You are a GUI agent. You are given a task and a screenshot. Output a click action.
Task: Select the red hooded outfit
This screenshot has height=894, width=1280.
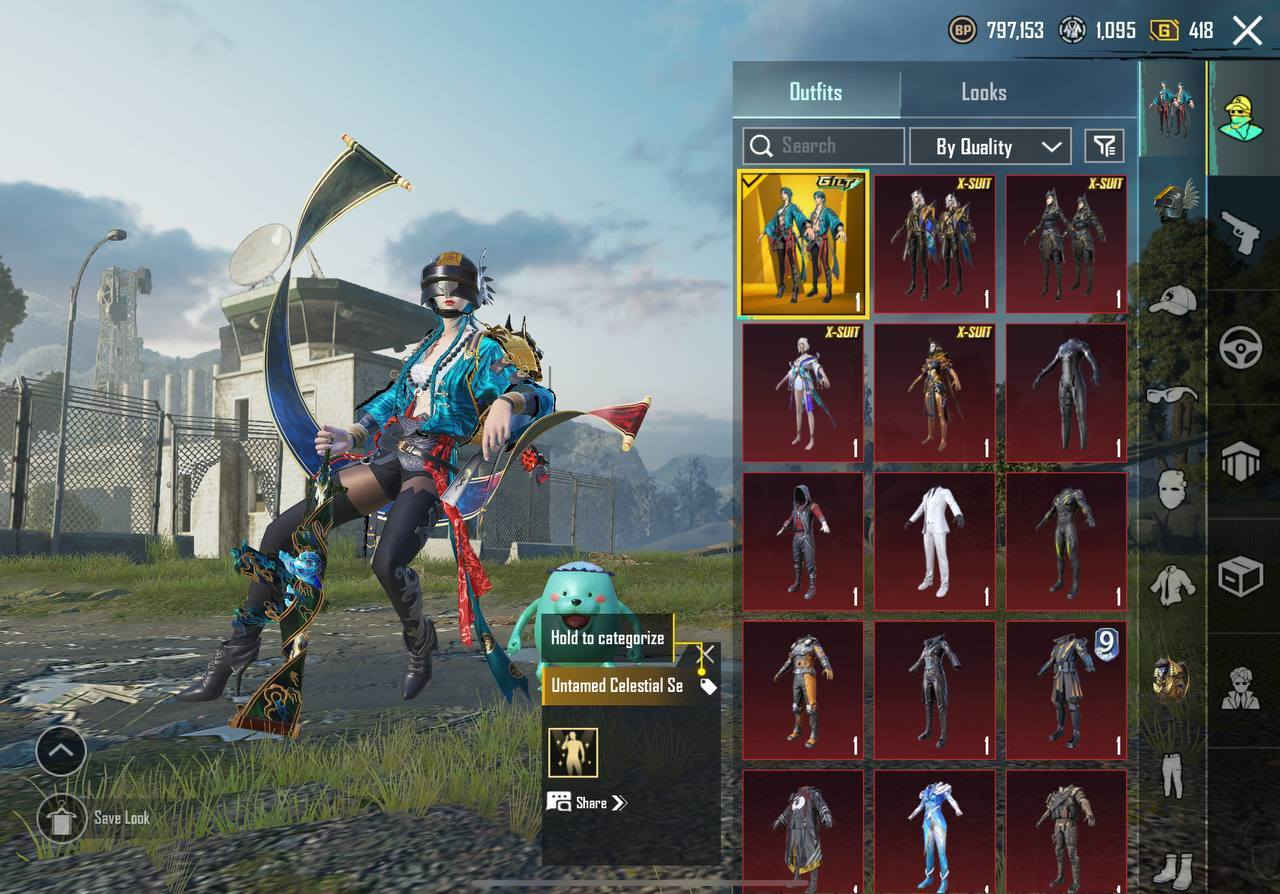click(802, 541)
